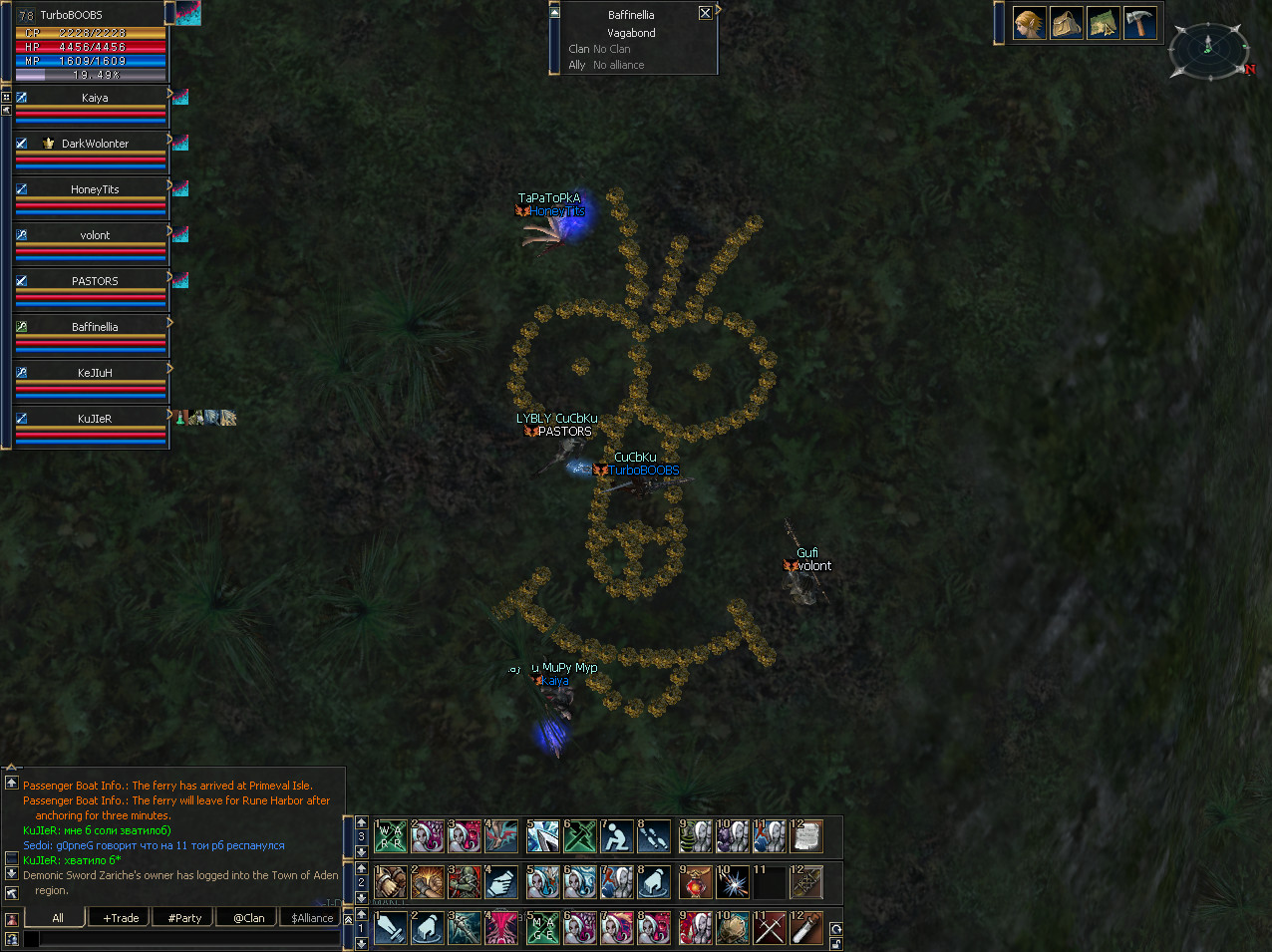The image size is (1272, 952).
Task: Switch to the @Clan chat tab
Action: pyautogui.click(x=248, y=918)
